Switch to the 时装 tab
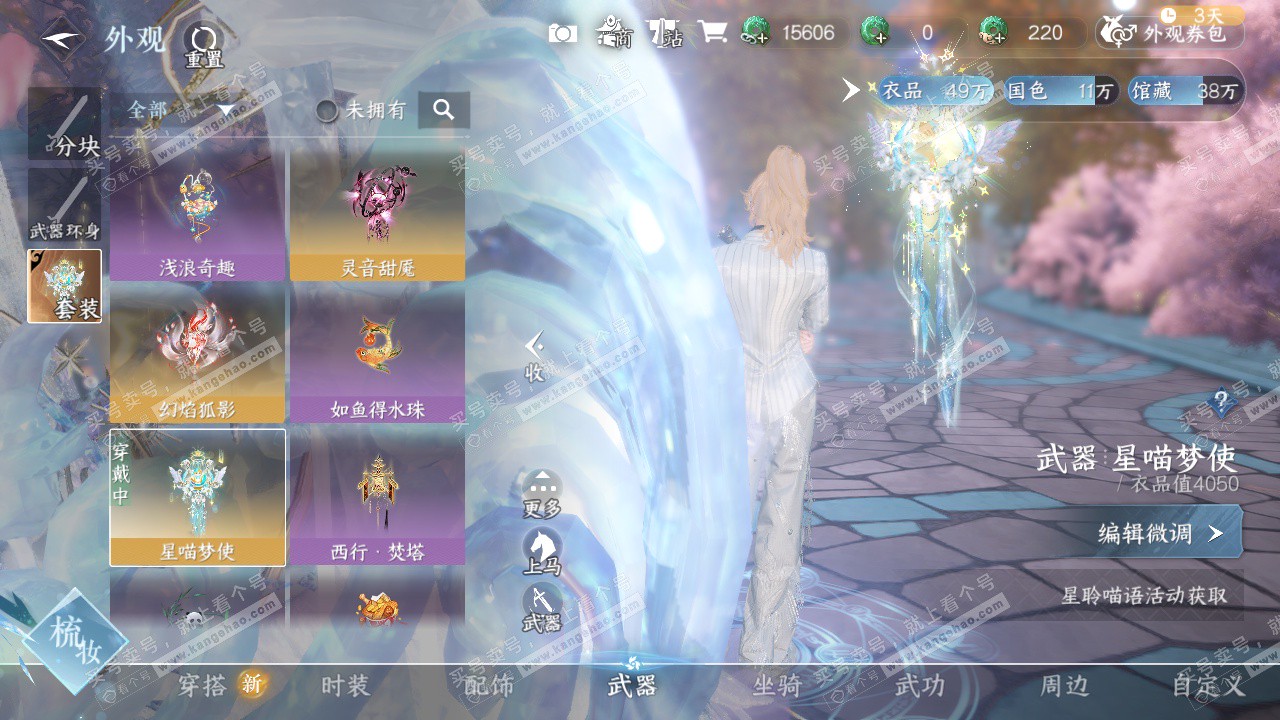 point(346,686)
